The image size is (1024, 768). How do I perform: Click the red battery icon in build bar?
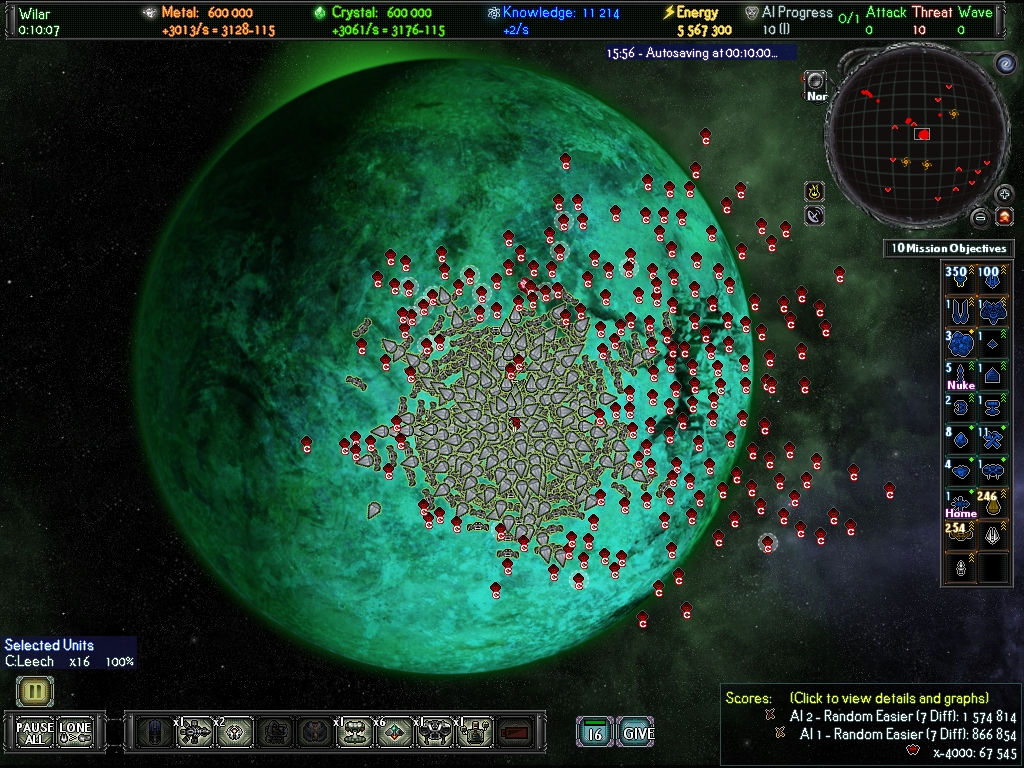point(516,733)
